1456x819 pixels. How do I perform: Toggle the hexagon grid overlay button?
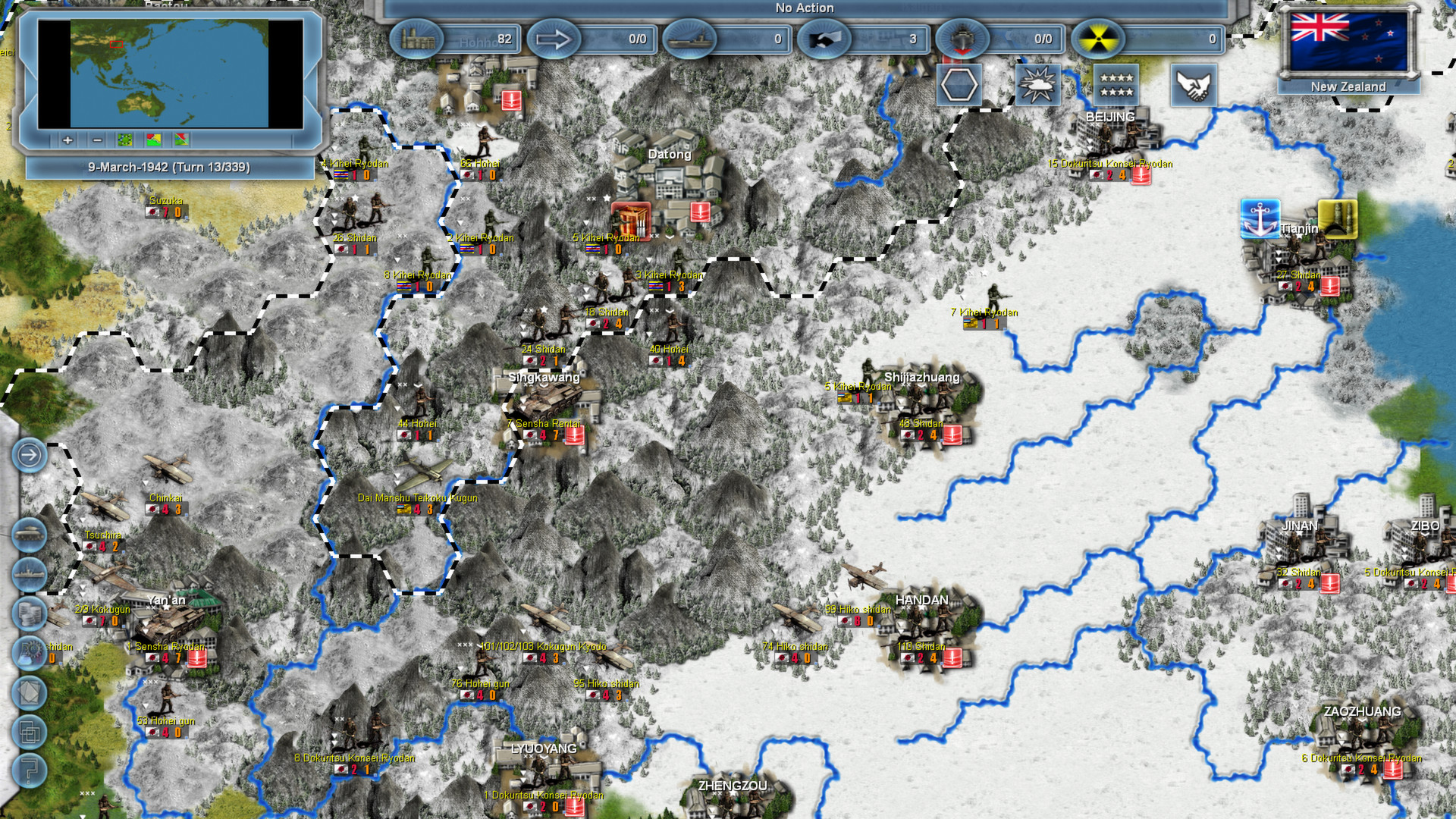click(959, 85)
